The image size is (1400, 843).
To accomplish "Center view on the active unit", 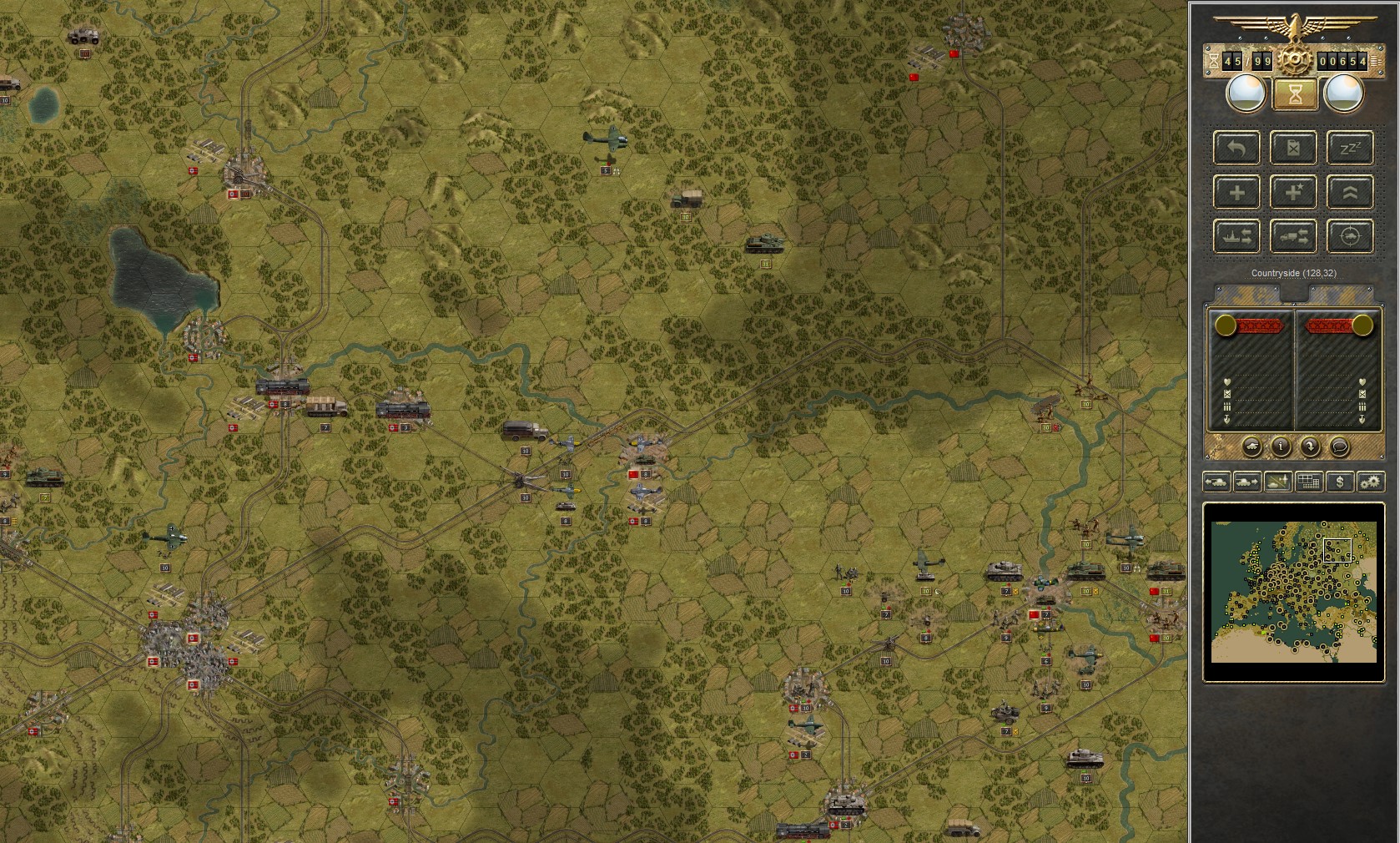I will [1349, 236].
